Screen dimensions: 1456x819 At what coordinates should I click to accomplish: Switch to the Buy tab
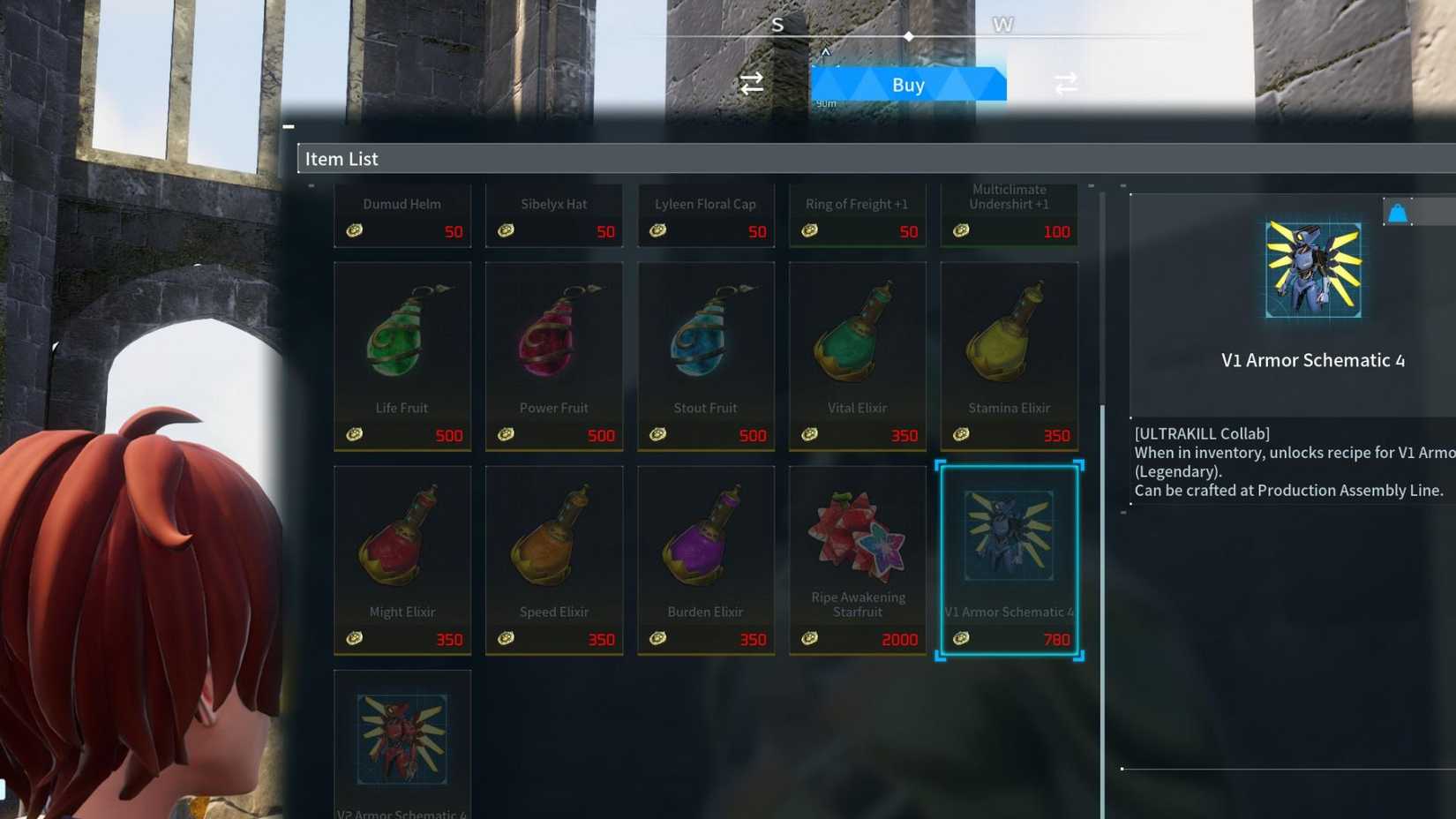click(x=908, y=84)
